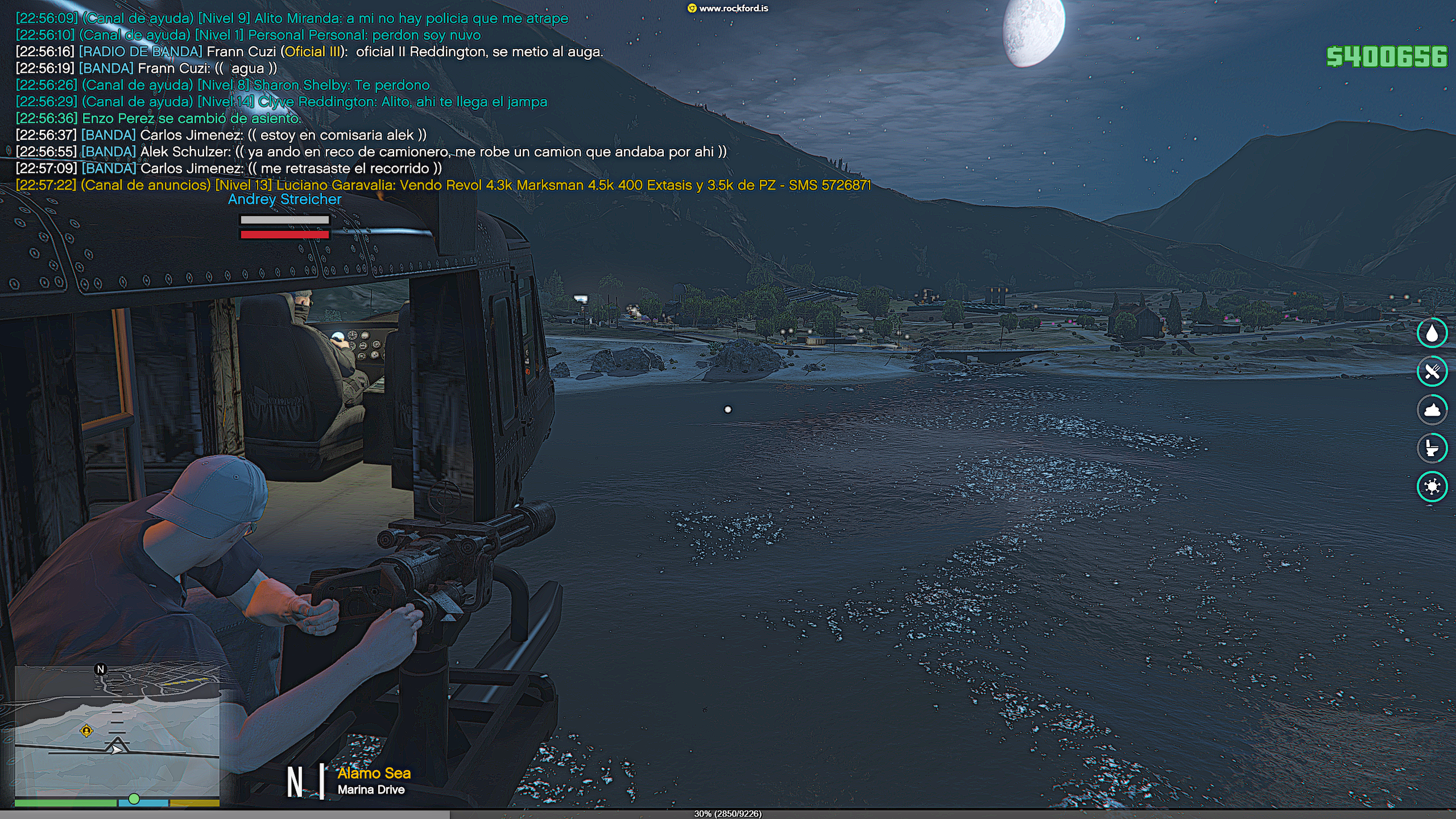Screen dimensions: 1456x819
Task: Select the yellow marker on the minimap
Action: click(x=86, y=731)
